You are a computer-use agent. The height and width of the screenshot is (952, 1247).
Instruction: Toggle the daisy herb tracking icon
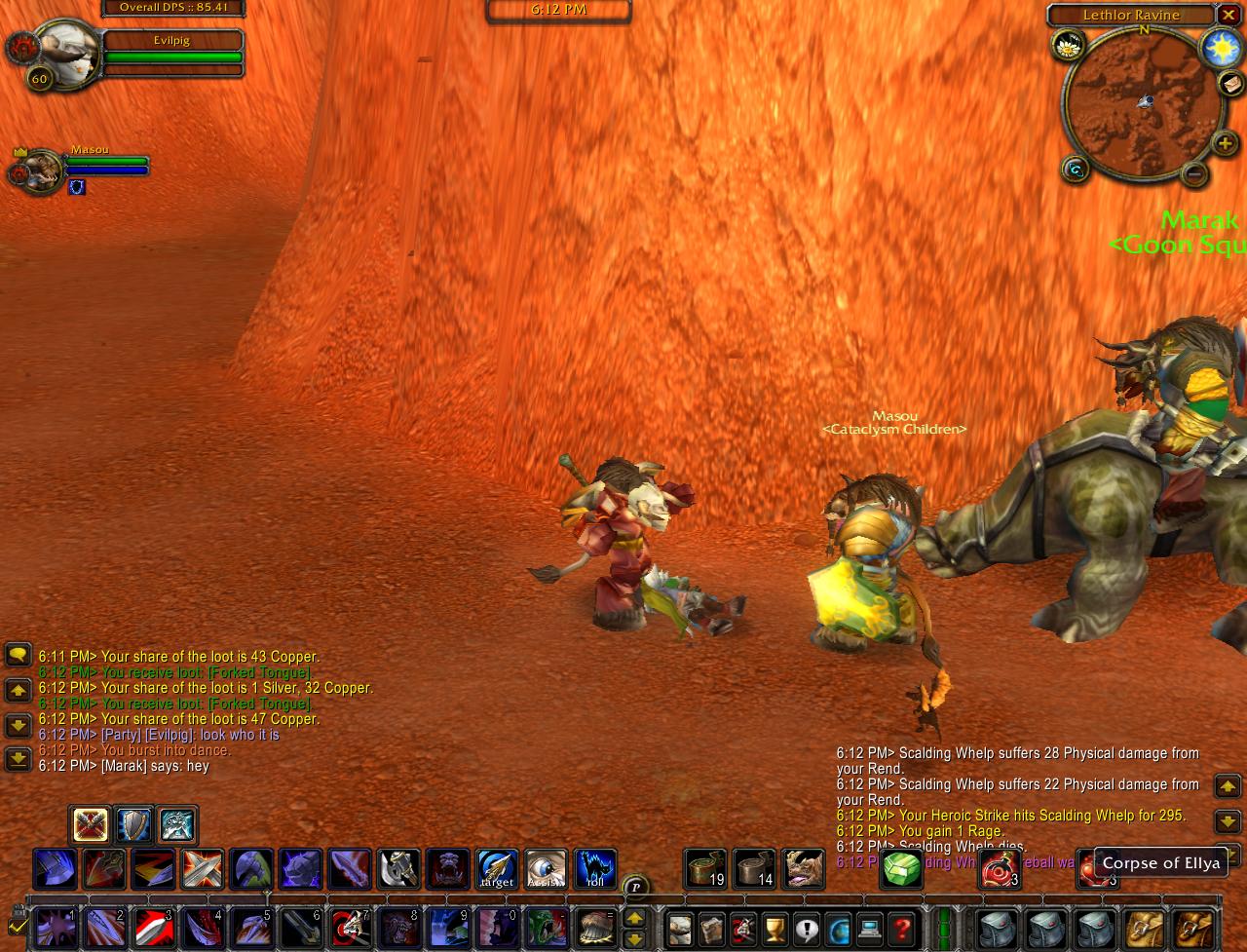1069,45
